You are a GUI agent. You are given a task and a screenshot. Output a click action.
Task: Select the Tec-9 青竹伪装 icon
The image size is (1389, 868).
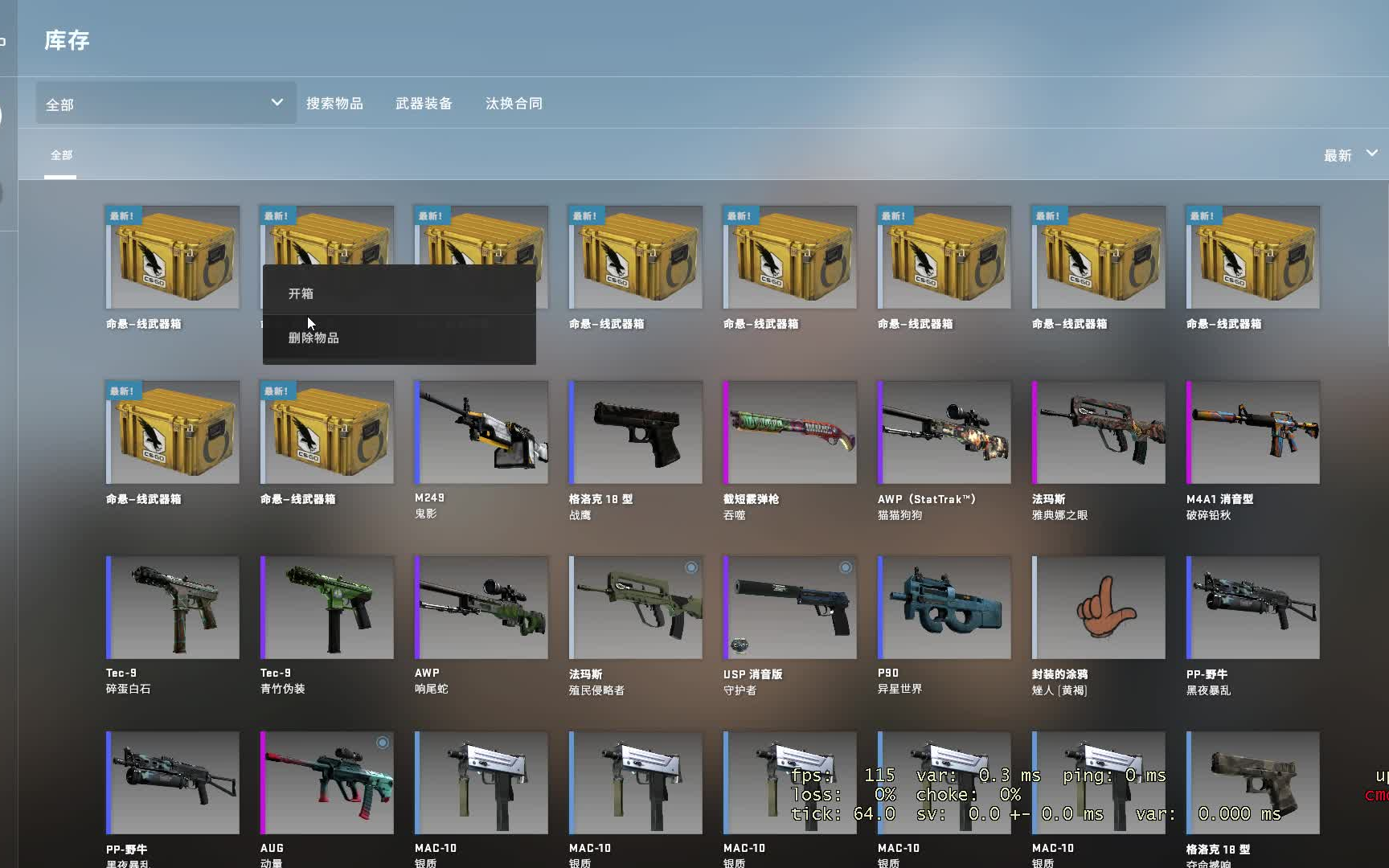pyautogui.click(x=326, y=607)
